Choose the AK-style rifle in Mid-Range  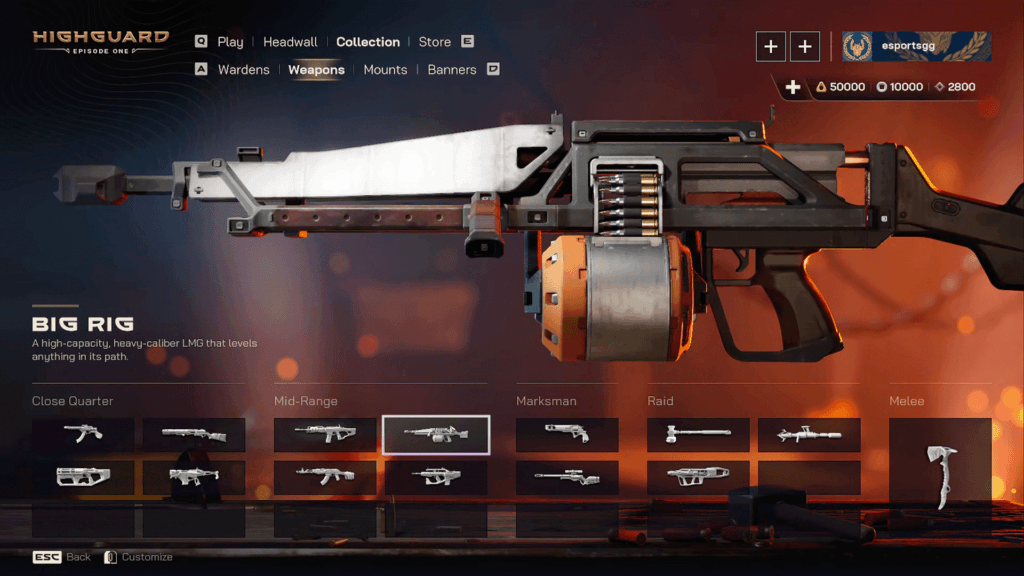(325, 477)
